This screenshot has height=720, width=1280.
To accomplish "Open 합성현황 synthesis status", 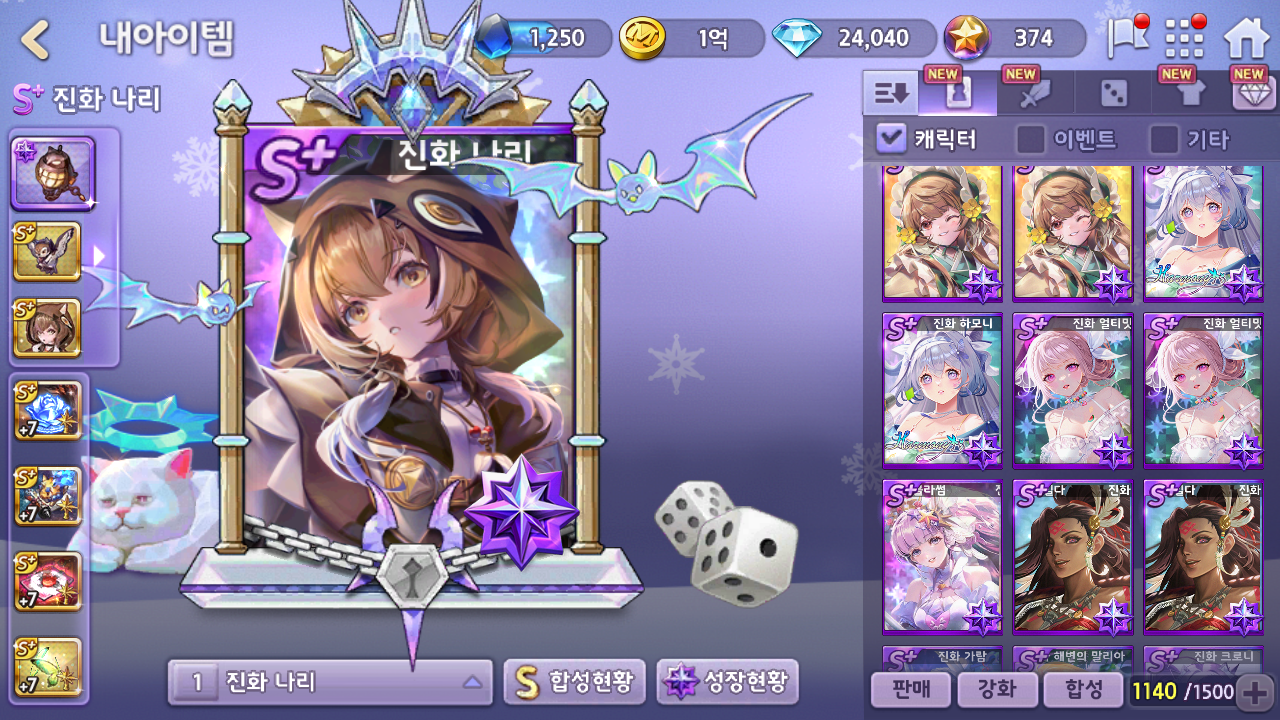I will click(x=574, y=683).
